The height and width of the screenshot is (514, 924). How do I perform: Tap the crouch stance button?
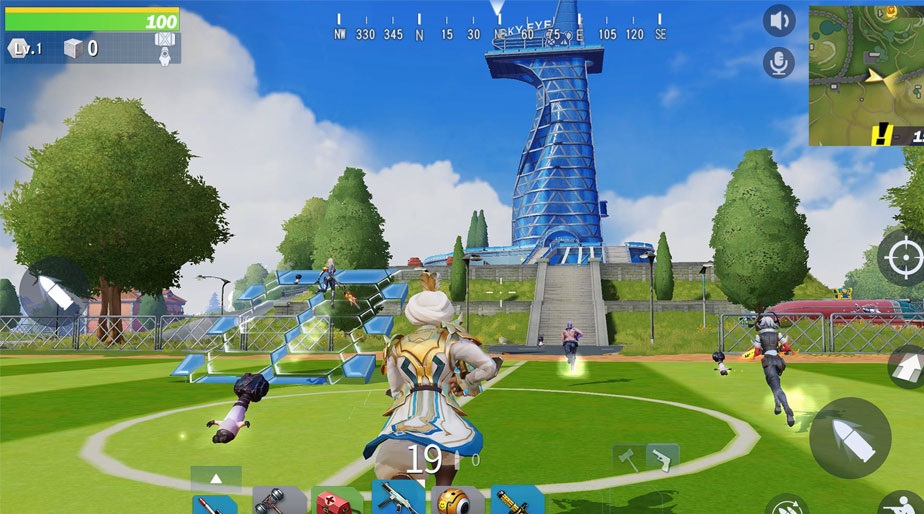[x=902, y=503]
